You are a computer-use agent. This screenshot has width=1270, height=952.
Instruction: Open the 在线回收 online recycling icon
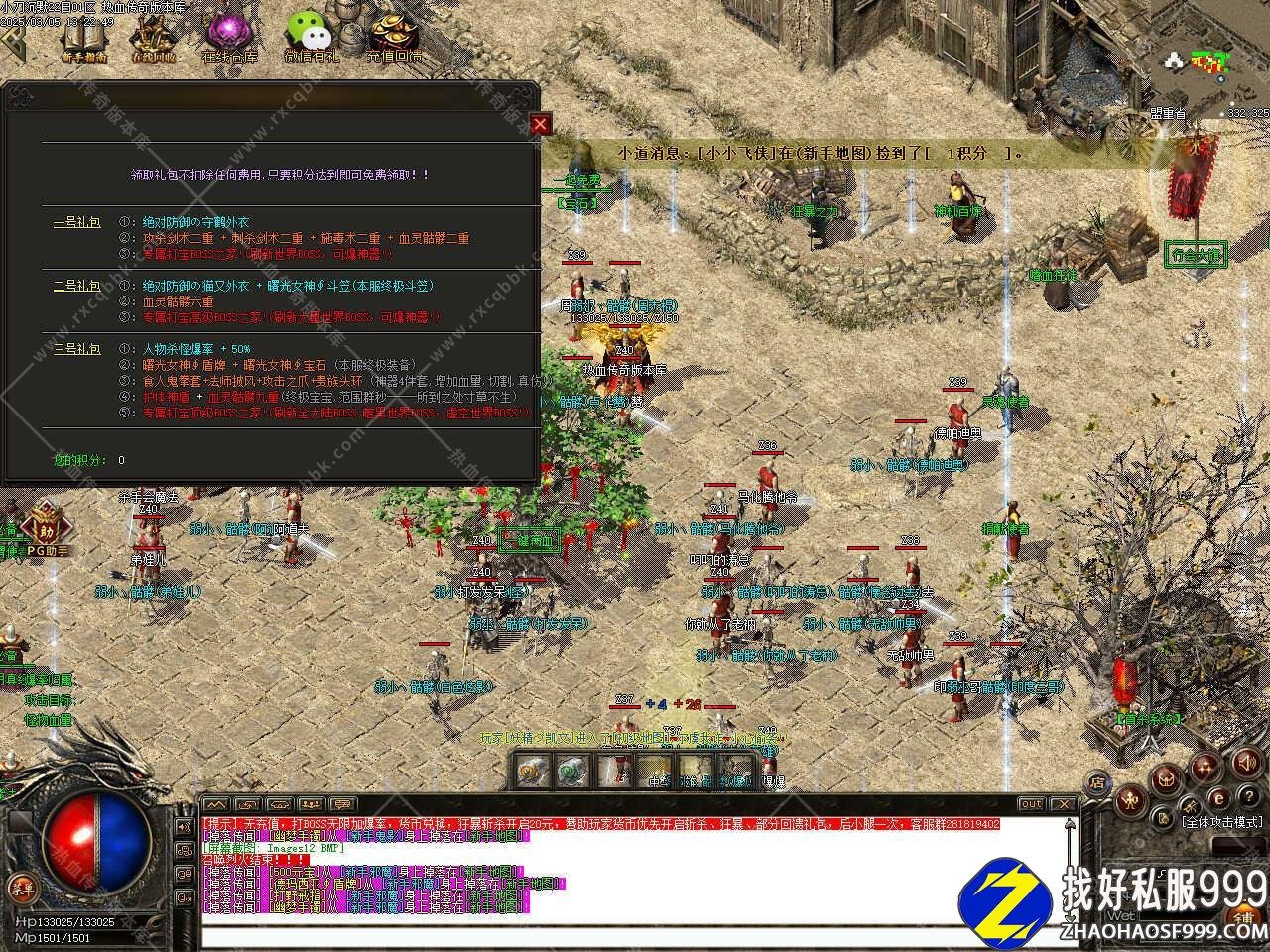click(x=153, y=40)
